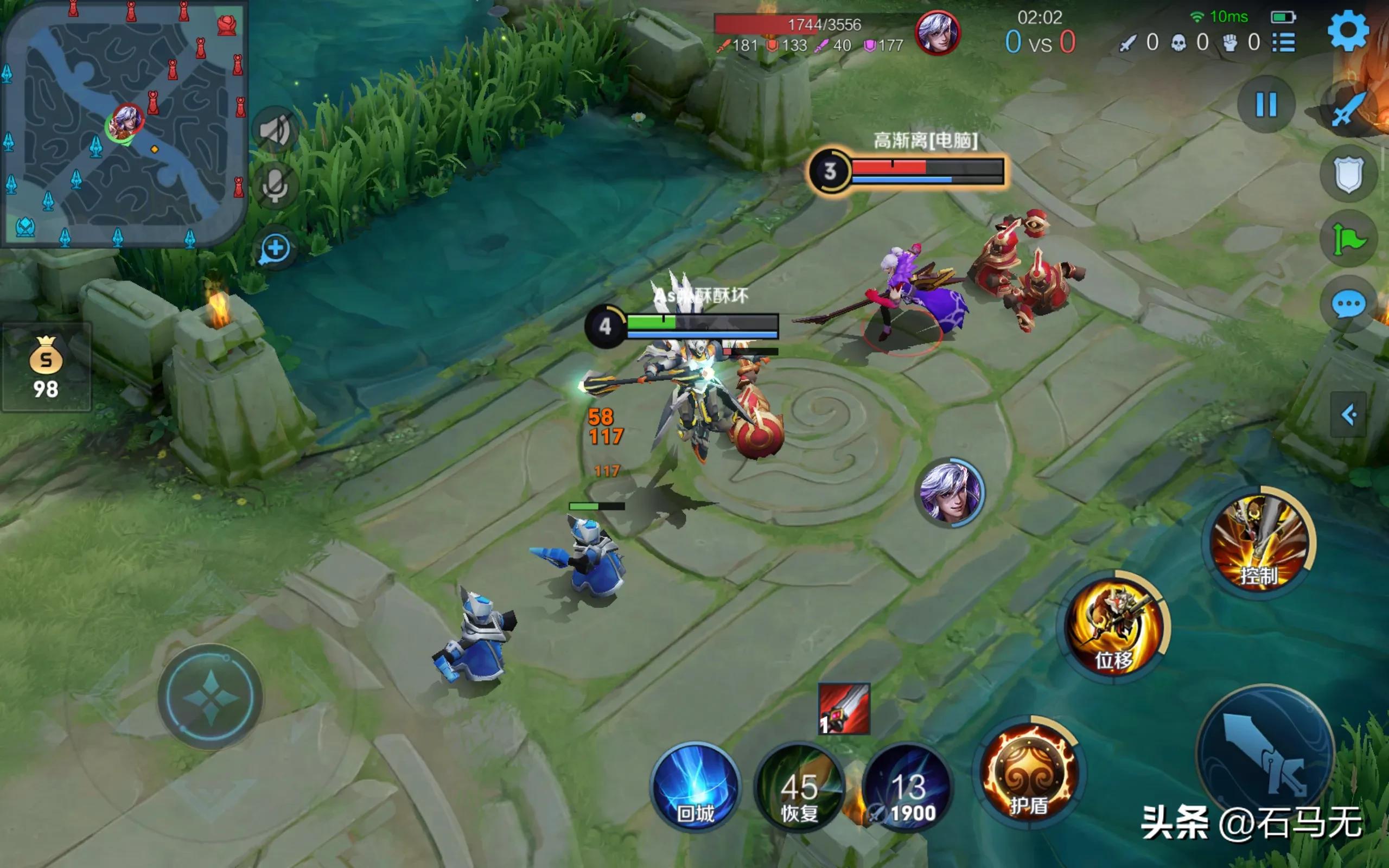The height and width of the screenshot is (868, 1389).
Task: Use the 恢复 heal spell
Action: [799, 789]
